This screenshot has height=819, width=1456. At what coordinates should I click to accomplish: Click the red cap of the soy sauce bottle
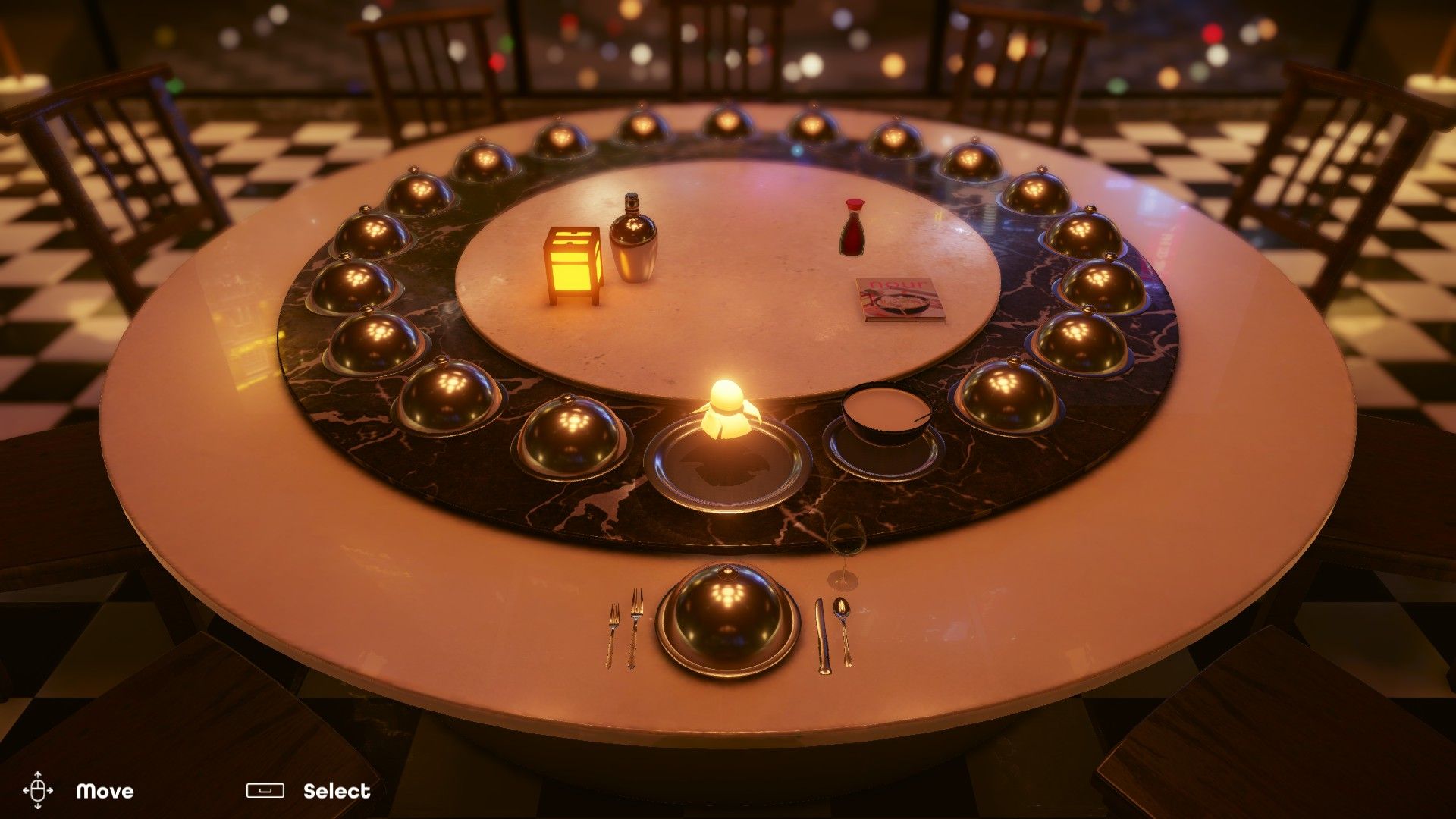coord(854,205)
